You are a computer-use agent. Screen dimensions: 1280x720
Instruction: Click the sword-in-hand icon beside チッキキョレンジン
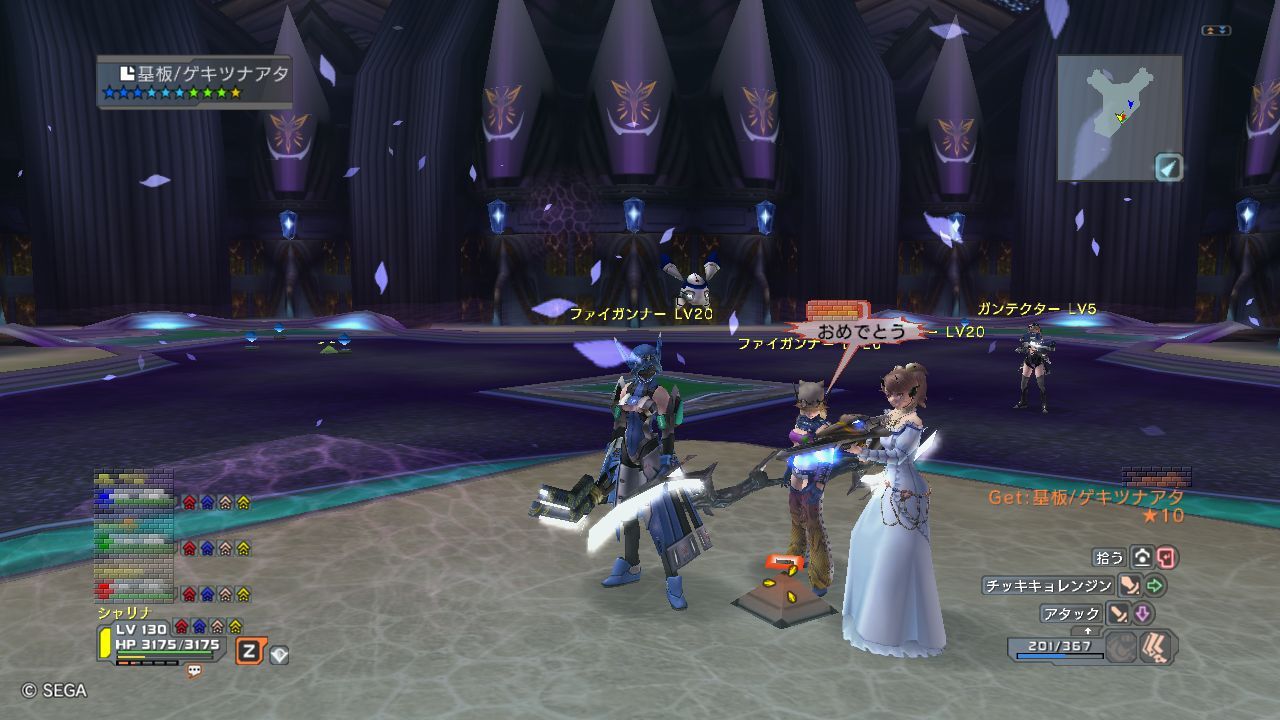coord(1130,586)
